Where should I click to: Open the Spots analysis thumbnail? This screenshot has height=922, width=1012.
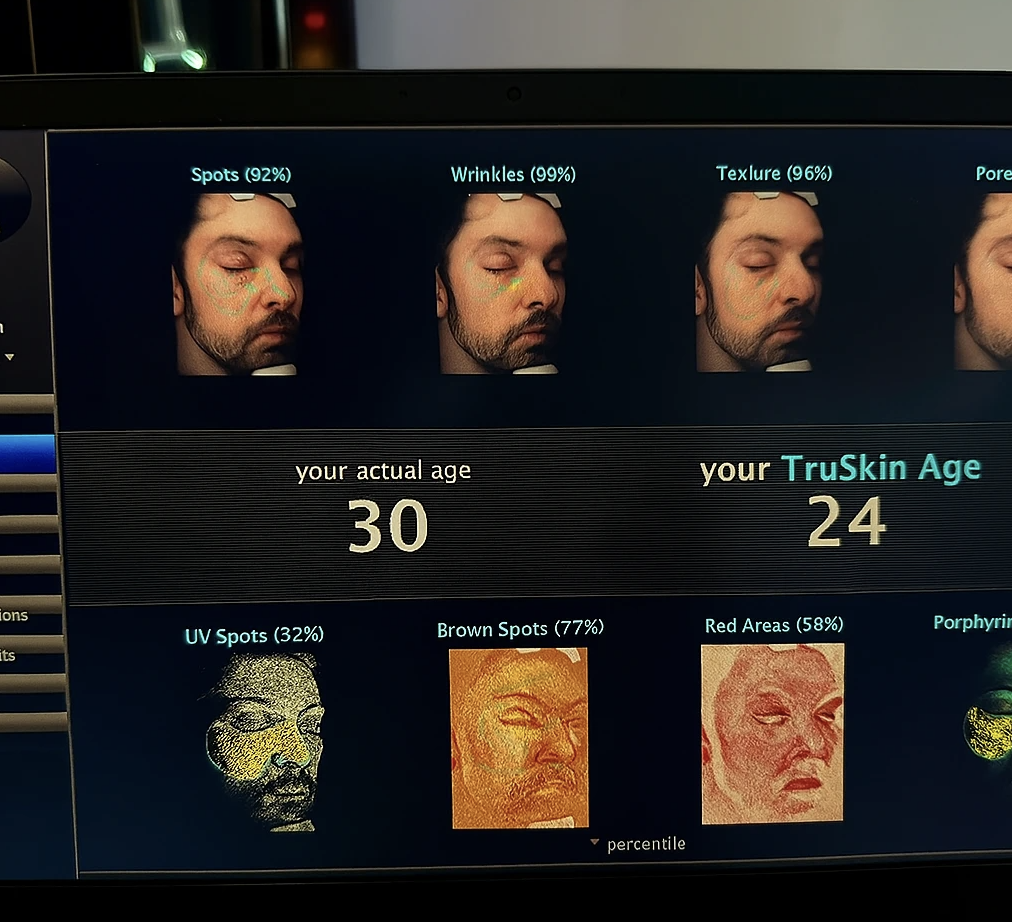239,284
